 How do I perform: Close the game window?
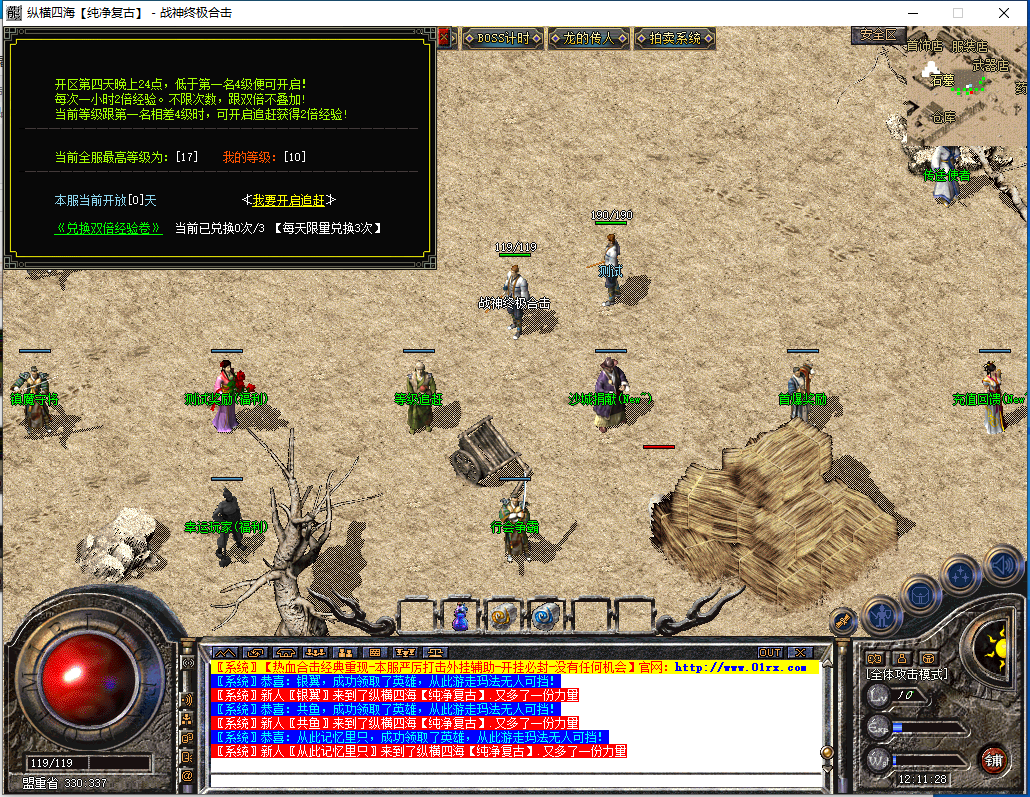pos(1004,13)
